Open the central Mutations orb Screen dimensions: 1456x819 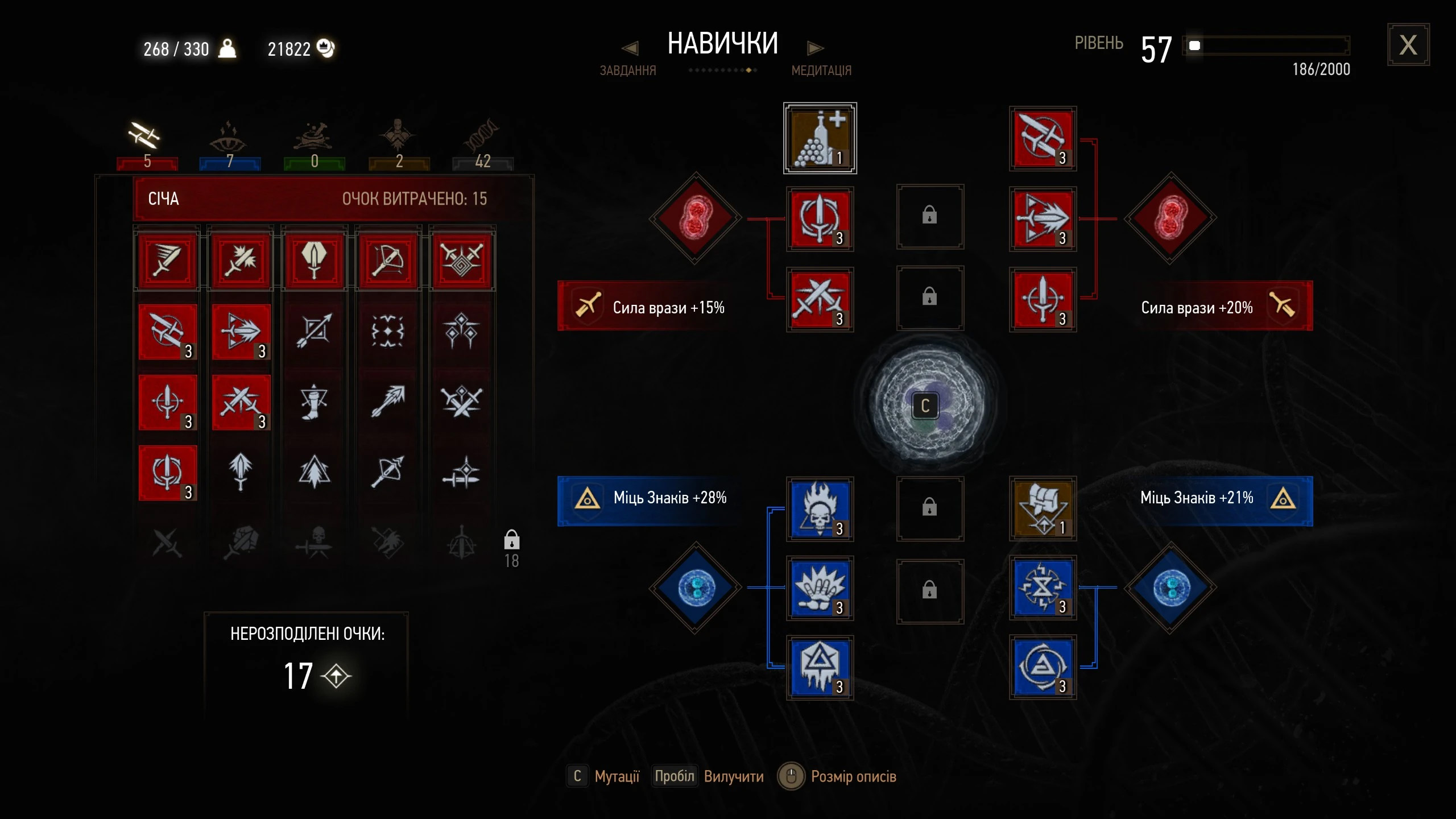coord(925,404)
